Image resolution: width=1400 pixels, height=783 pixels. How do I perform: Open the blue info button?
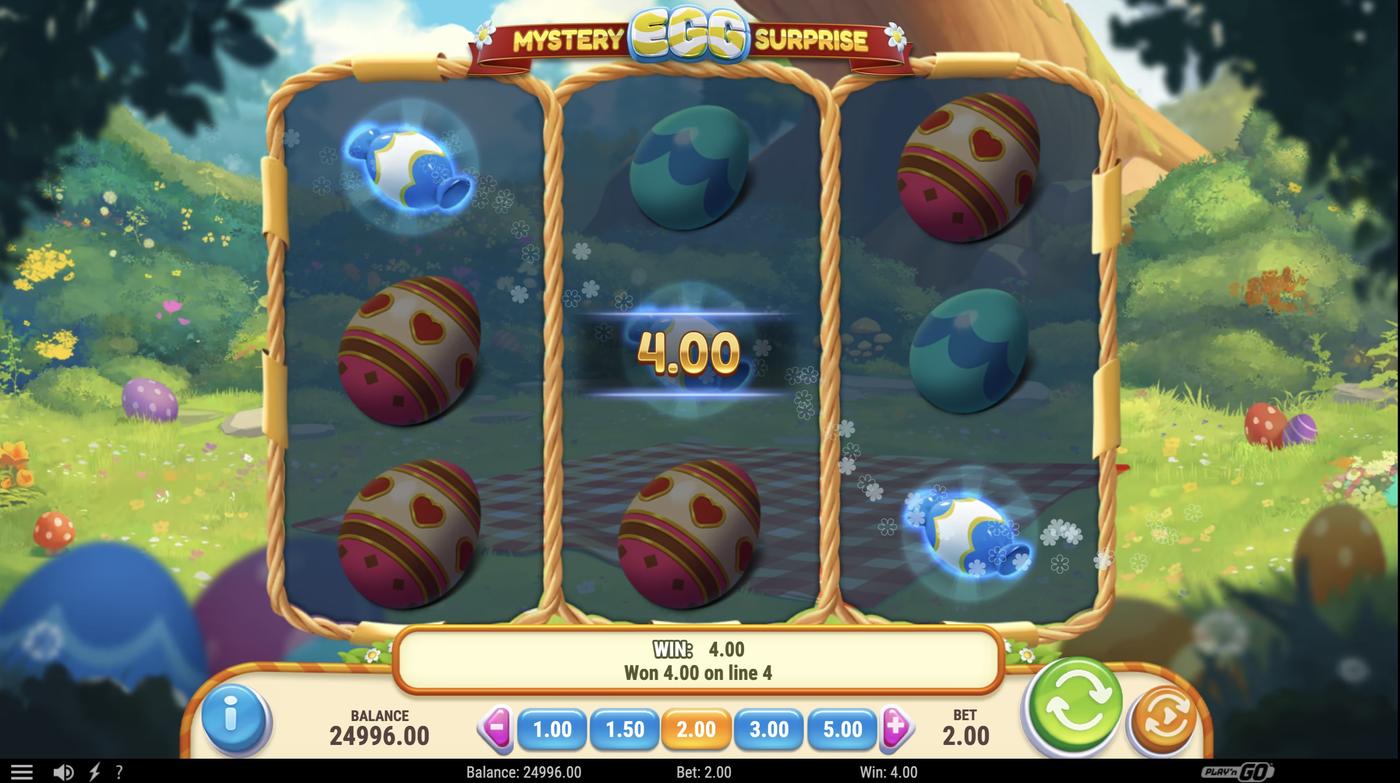tap(236, 716)
